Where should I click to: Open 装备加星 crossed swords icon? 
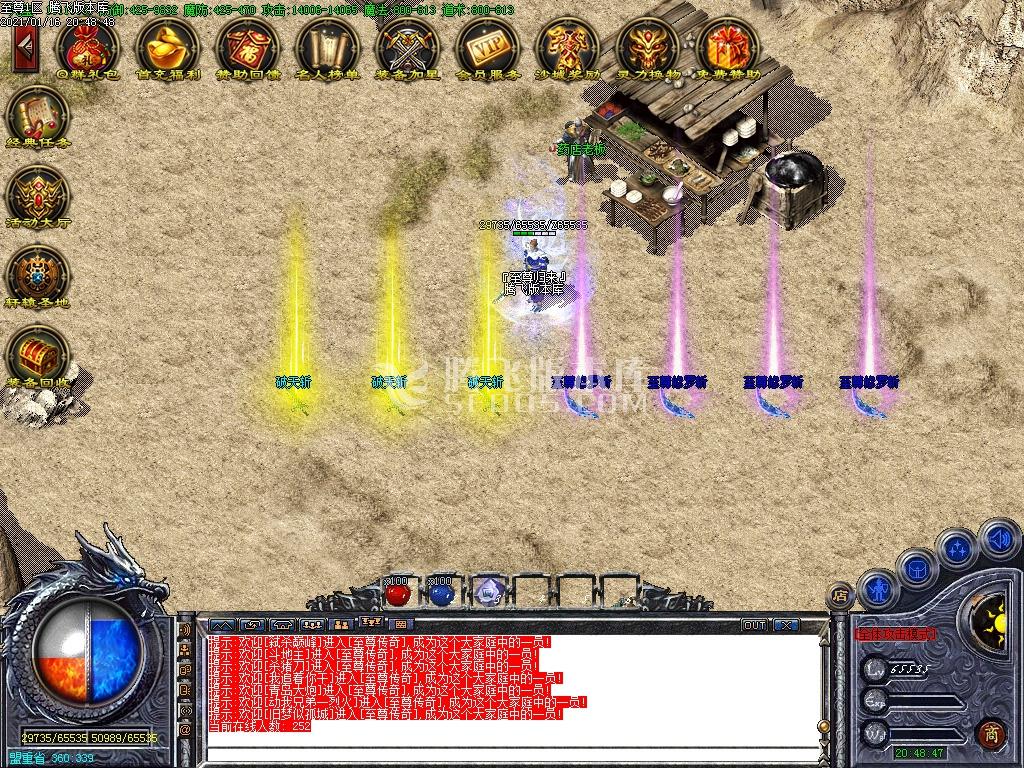coord(407,45)
